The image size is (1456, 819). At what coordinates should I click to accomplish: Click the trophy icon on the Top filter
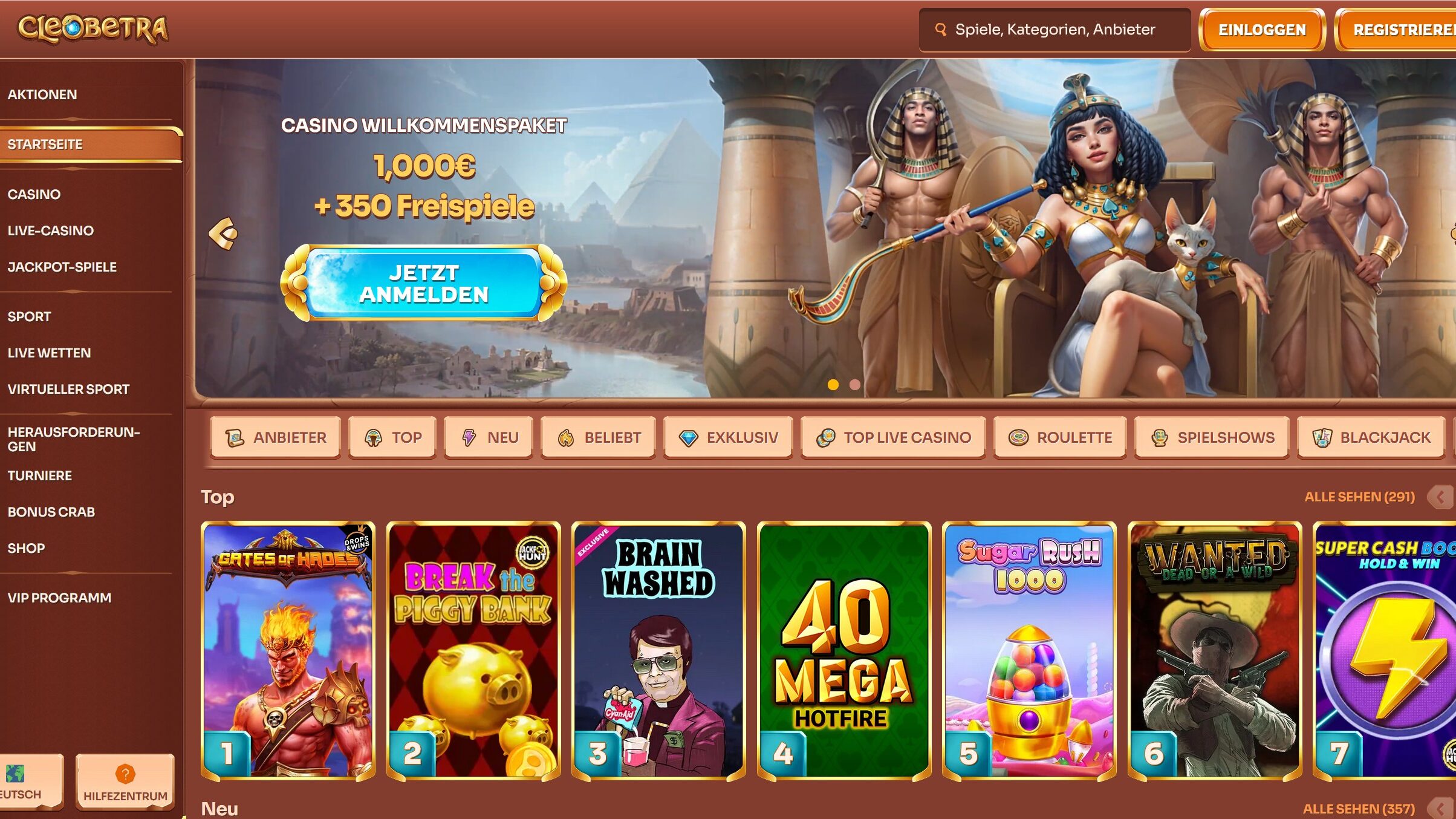373,437
